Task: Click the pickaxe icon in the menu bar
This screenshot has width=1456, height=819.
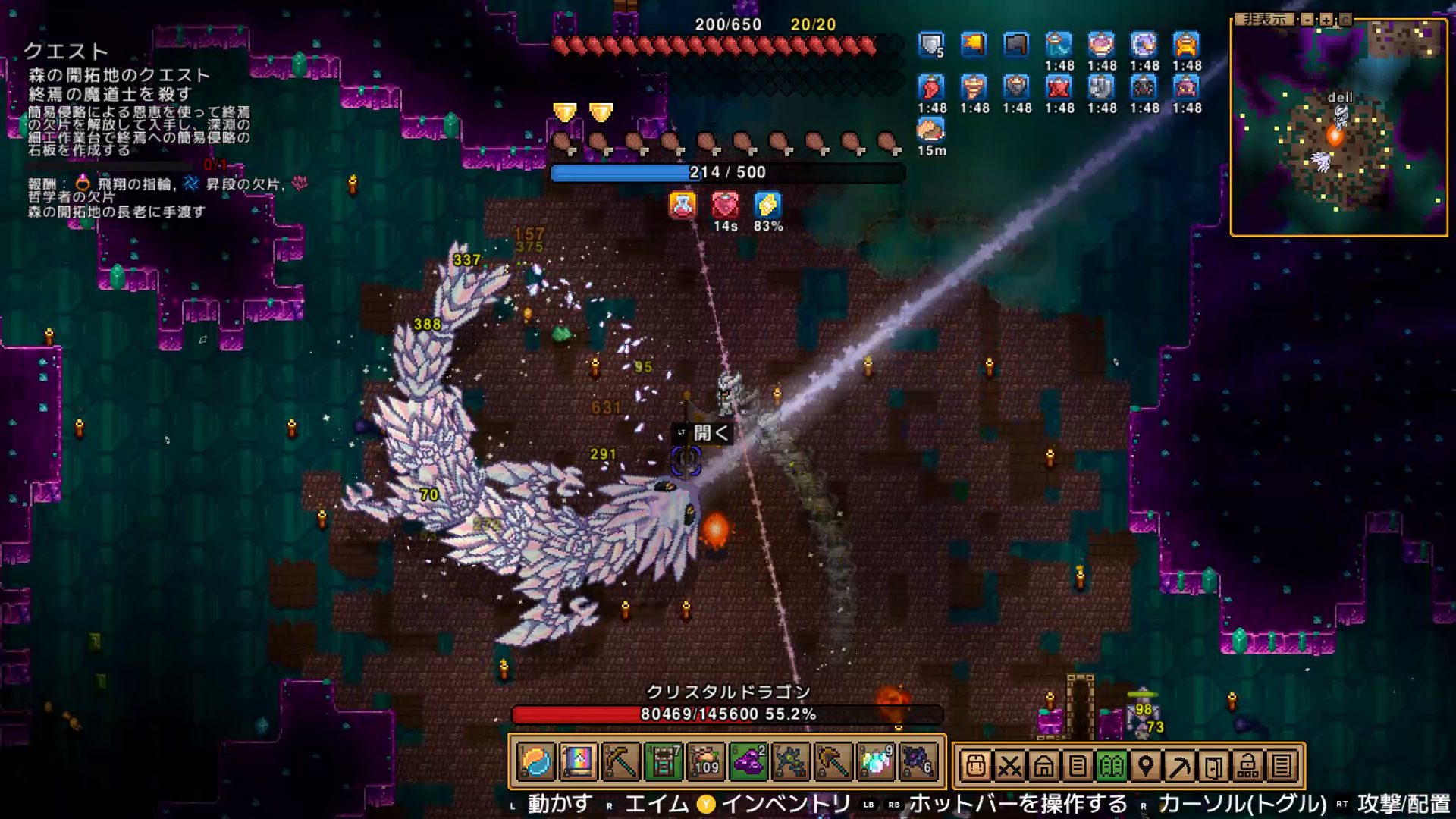Action: [x=1180, y=766]
